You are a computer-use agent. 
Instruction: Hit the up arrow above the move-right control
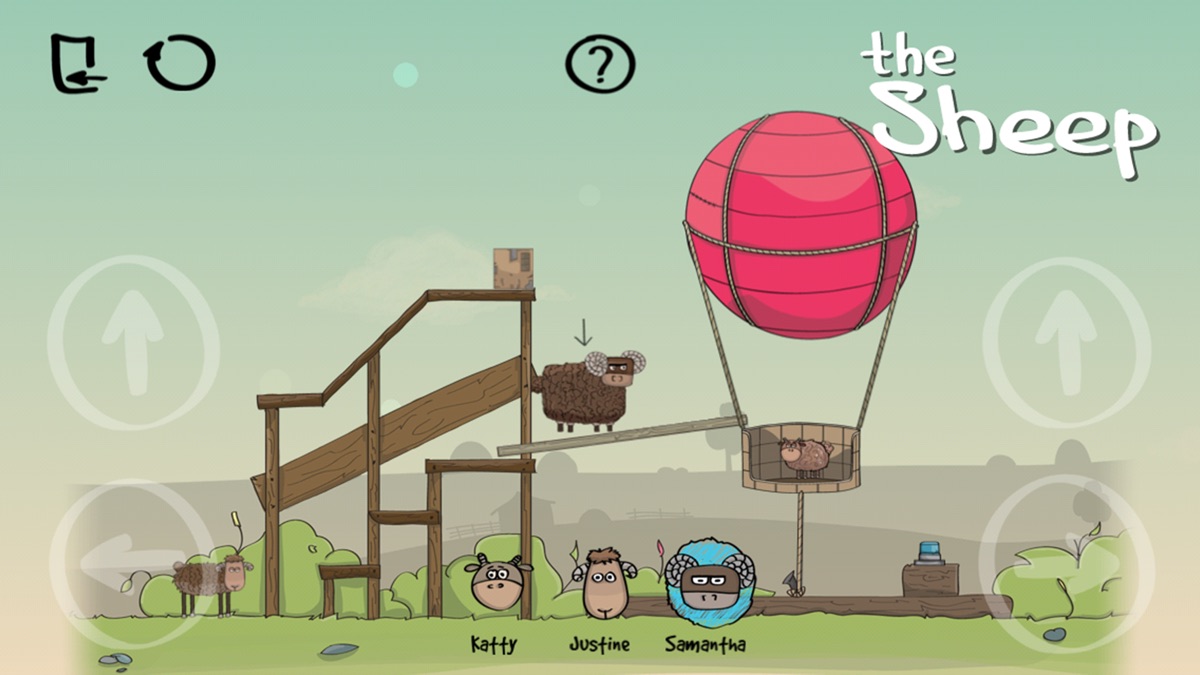click(1067, 342)
